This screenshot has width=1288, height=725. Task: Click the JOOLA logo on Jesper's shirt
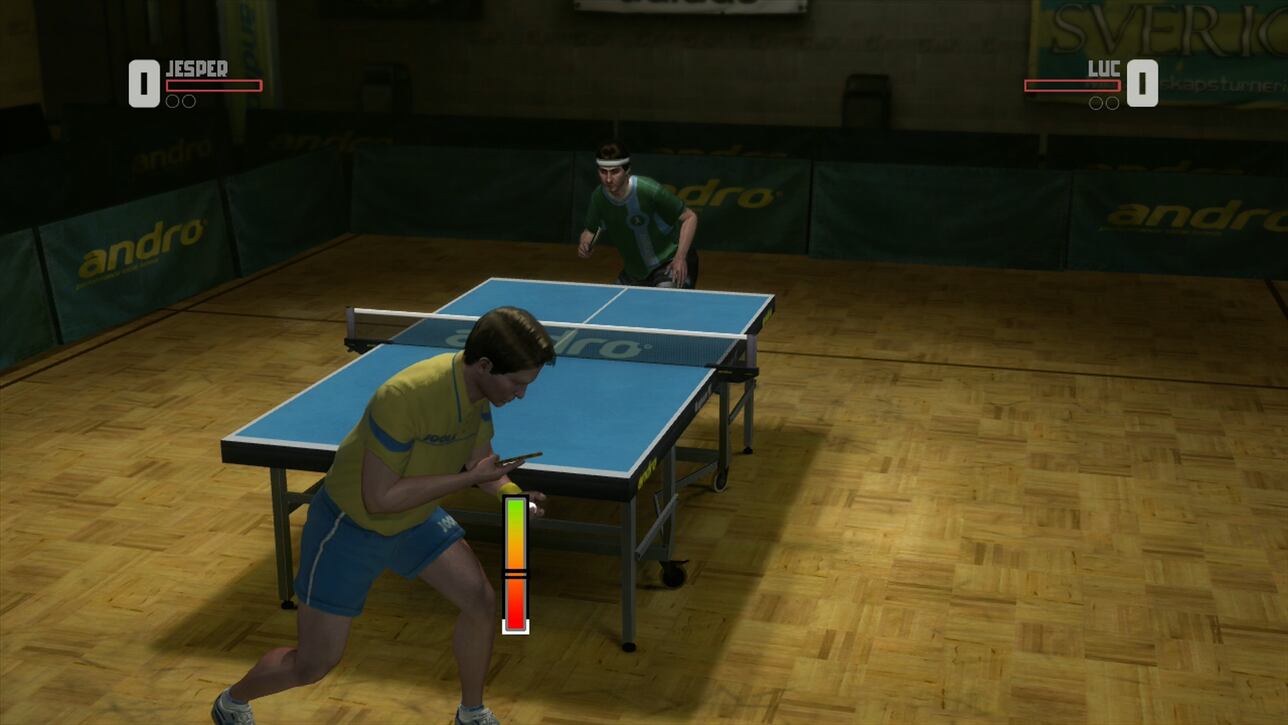443,435
